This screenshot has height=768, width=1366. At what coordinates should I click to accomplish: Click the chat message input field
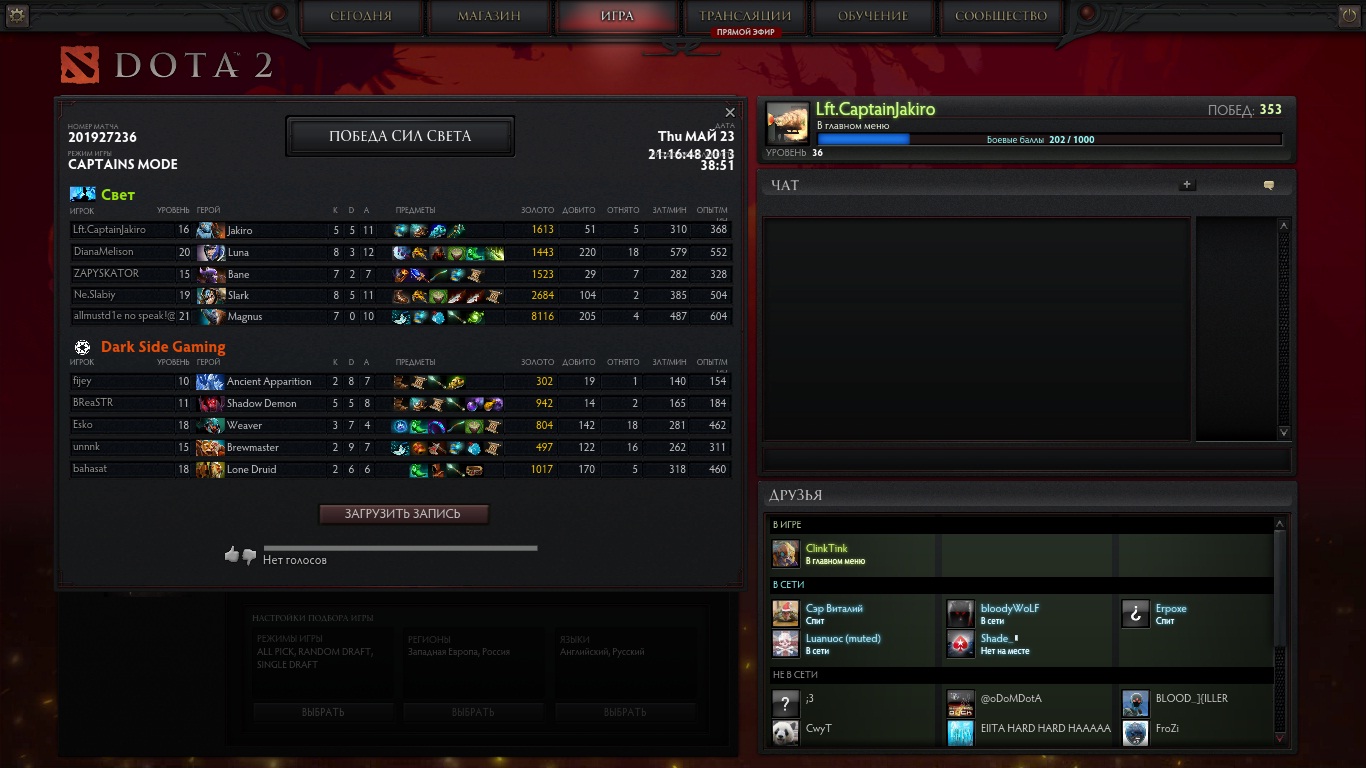click(x=1026, y=460)
